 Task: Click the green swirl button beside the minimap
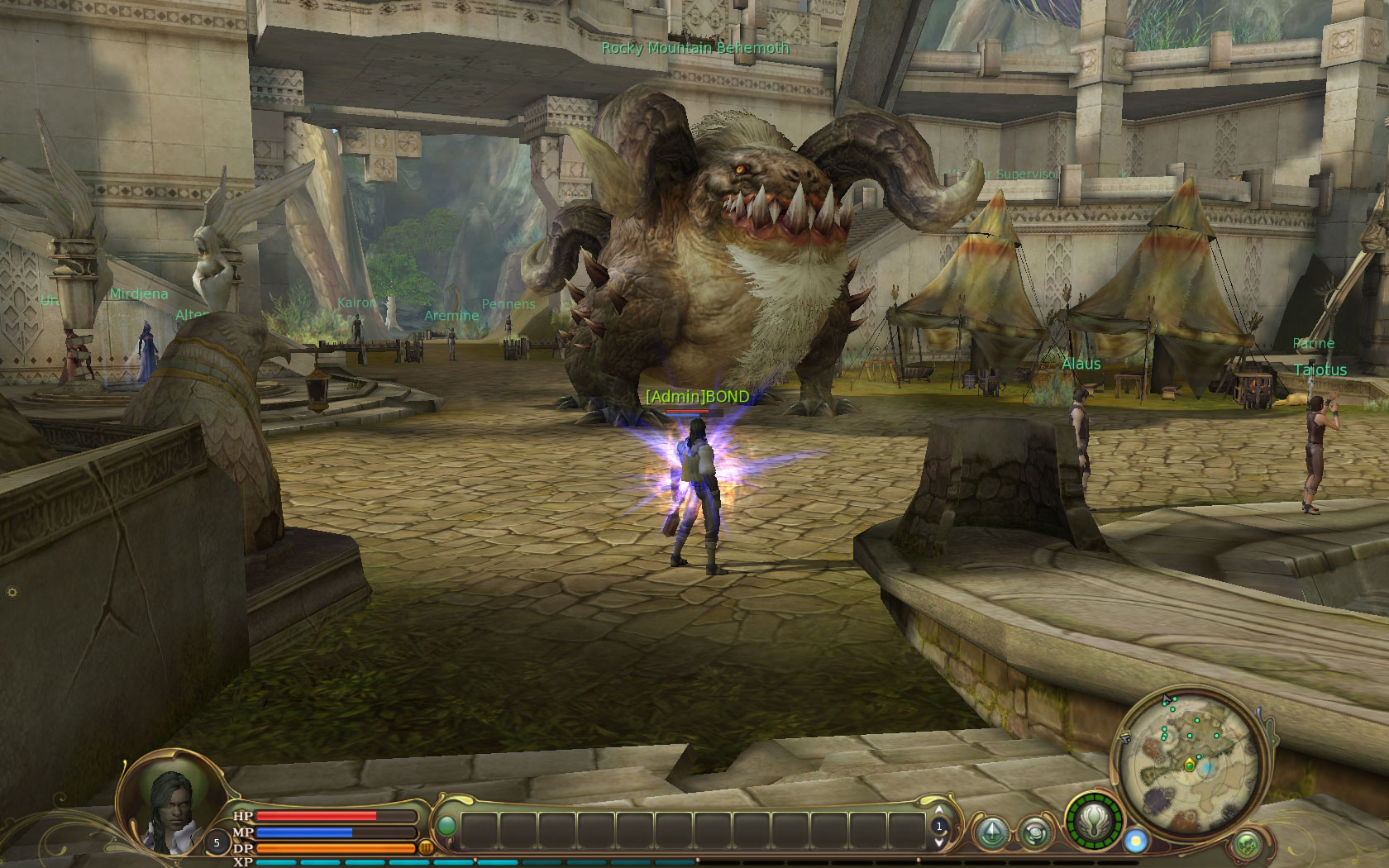[1246, 844]
